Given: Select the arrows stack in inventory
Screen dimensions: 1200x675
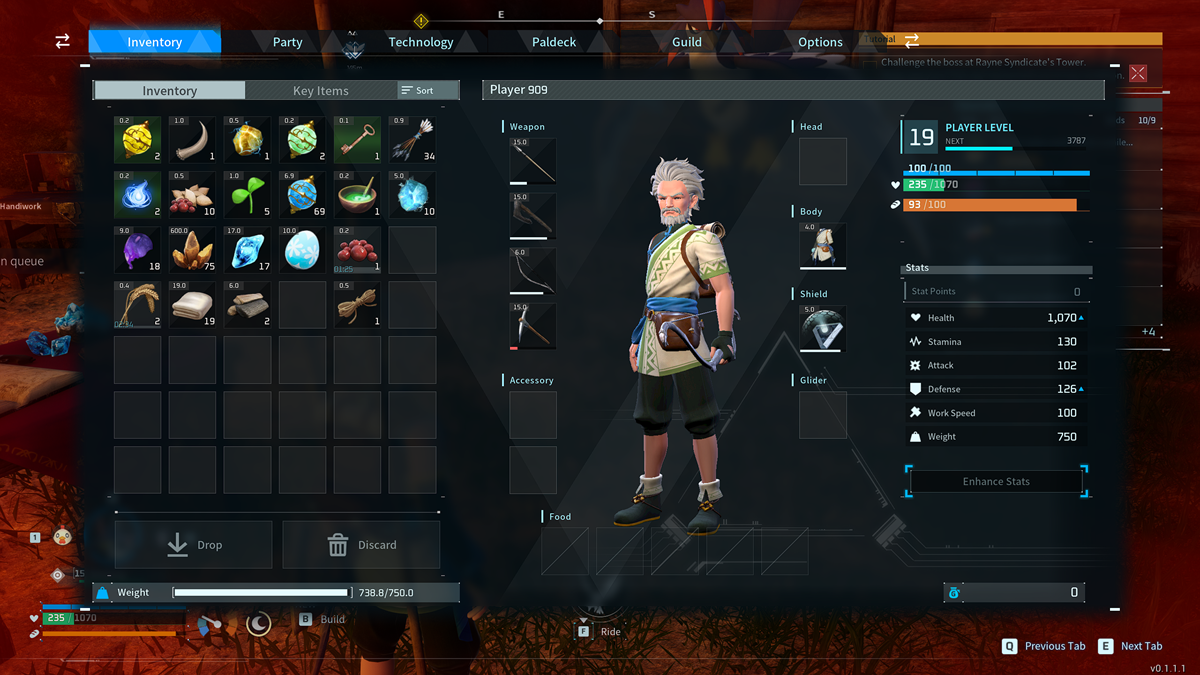Looking at the screenshot, I should [x=412, y=140].
